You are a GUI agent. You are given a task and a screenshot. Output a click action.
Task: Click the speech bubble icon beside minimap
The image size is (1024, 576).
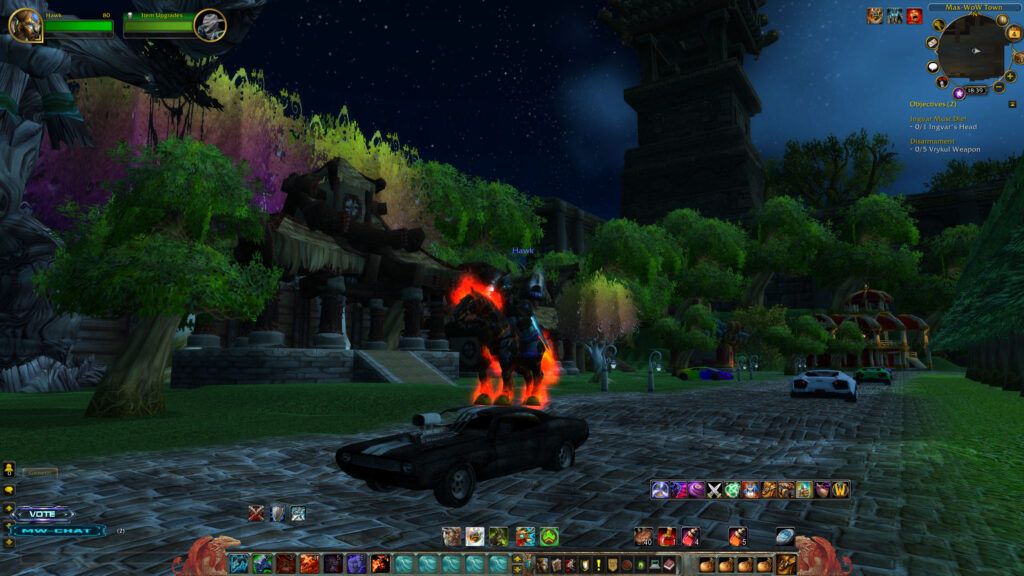pos(933,67)
